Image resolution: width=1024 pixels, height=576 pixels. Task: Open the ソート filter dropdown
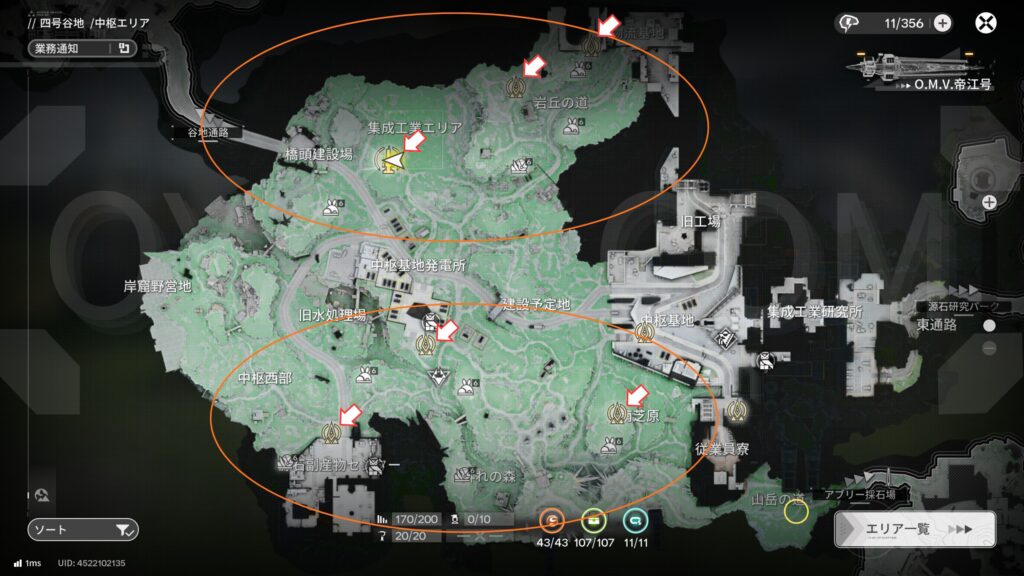click(82, 529)
